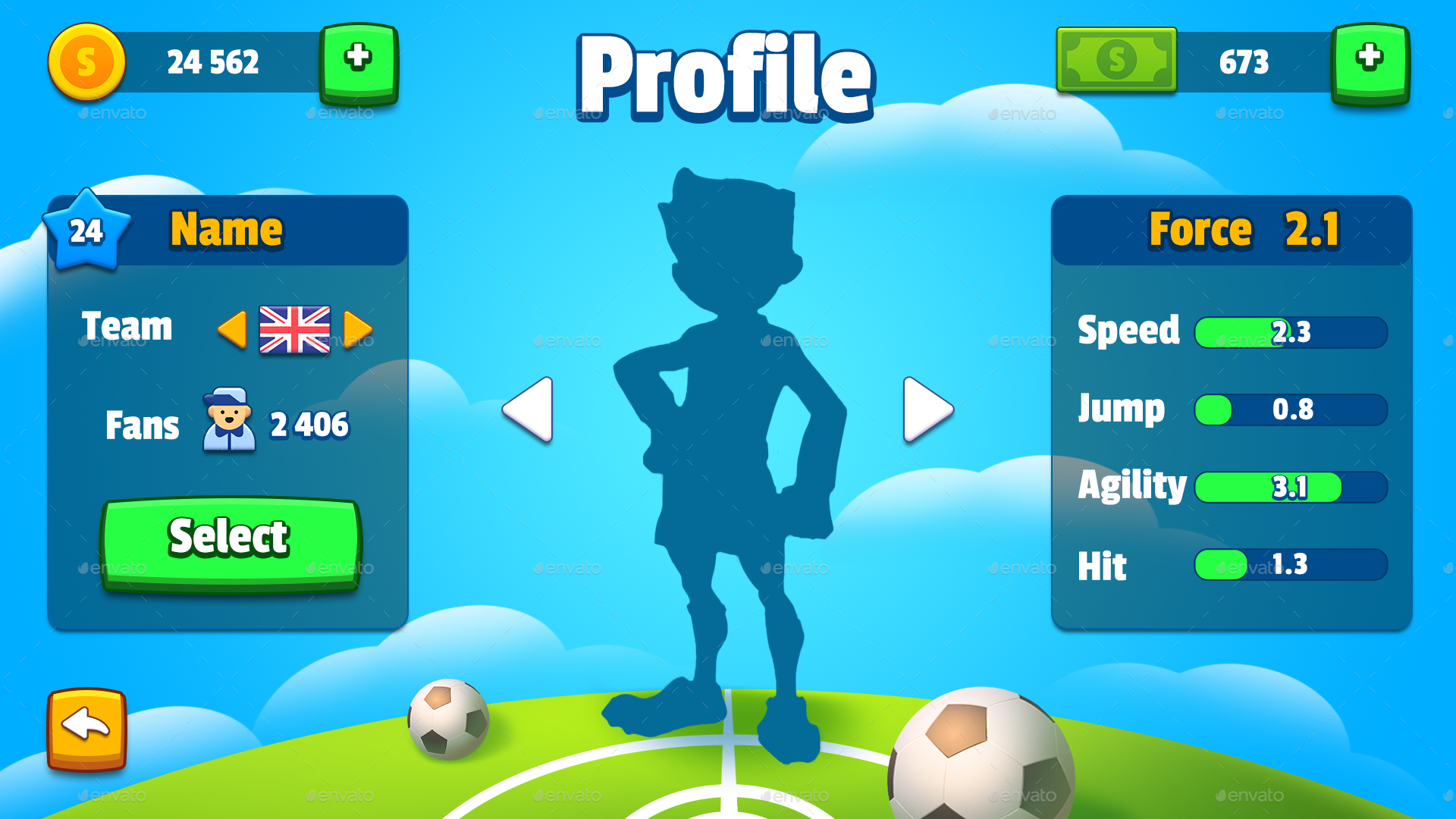Click the British team flag
This screenshot has height=819, width=1456.
(x=294, y=329)
